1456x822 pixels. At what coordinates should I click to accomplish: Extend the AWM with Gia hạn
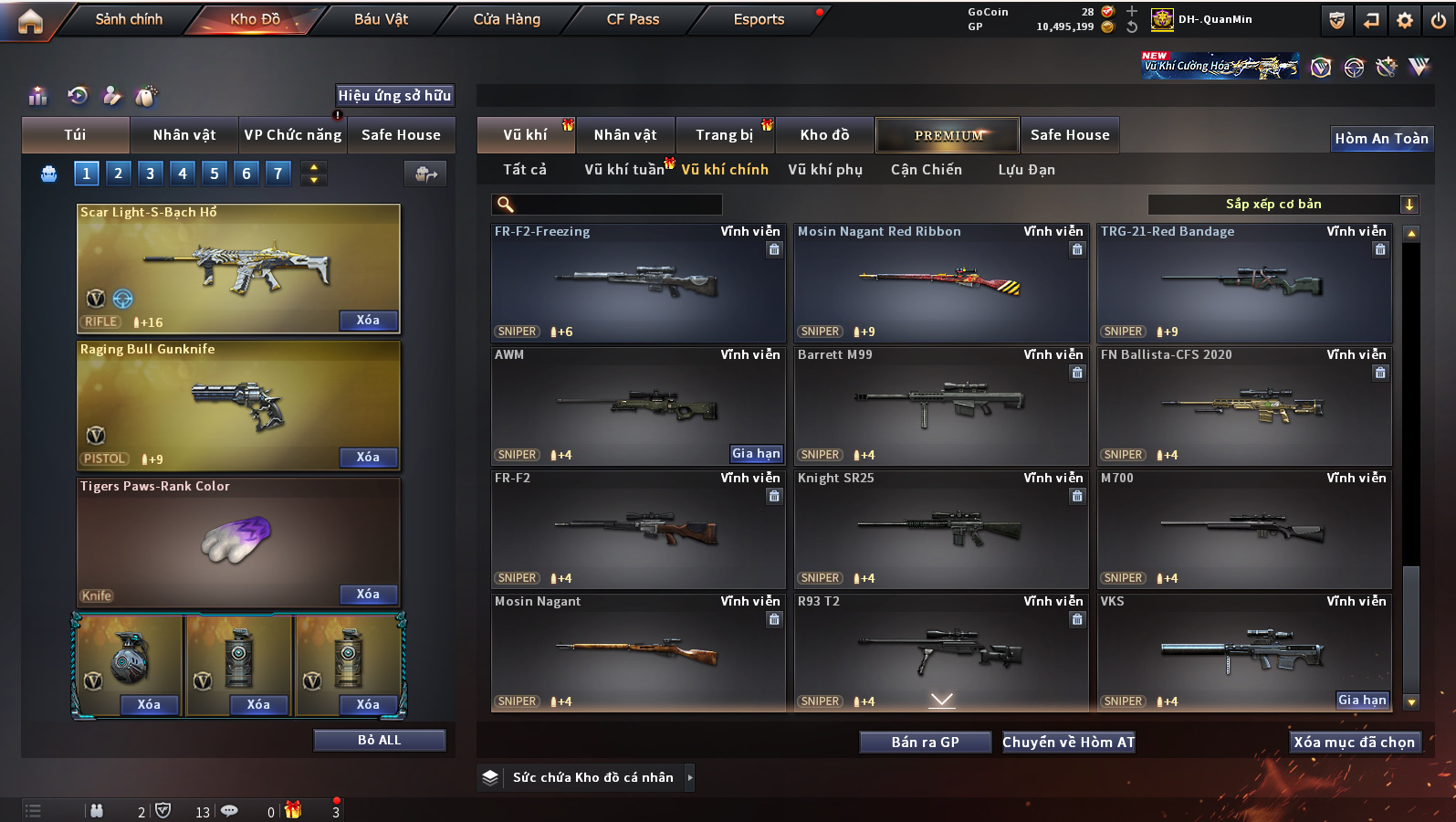tap(756, 454)
